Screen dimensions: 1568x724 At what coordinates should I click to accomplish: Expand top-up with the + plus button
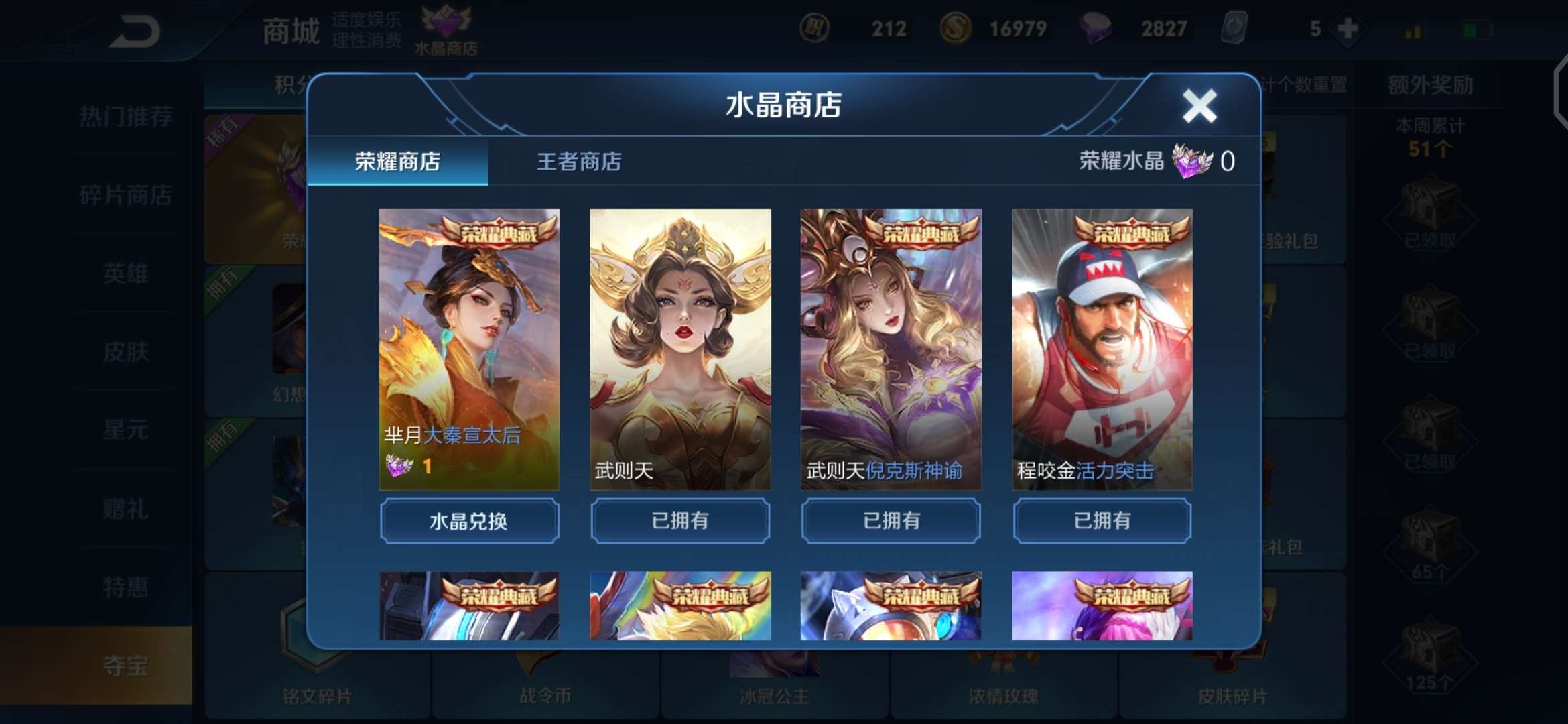[x=1346, y=28]
